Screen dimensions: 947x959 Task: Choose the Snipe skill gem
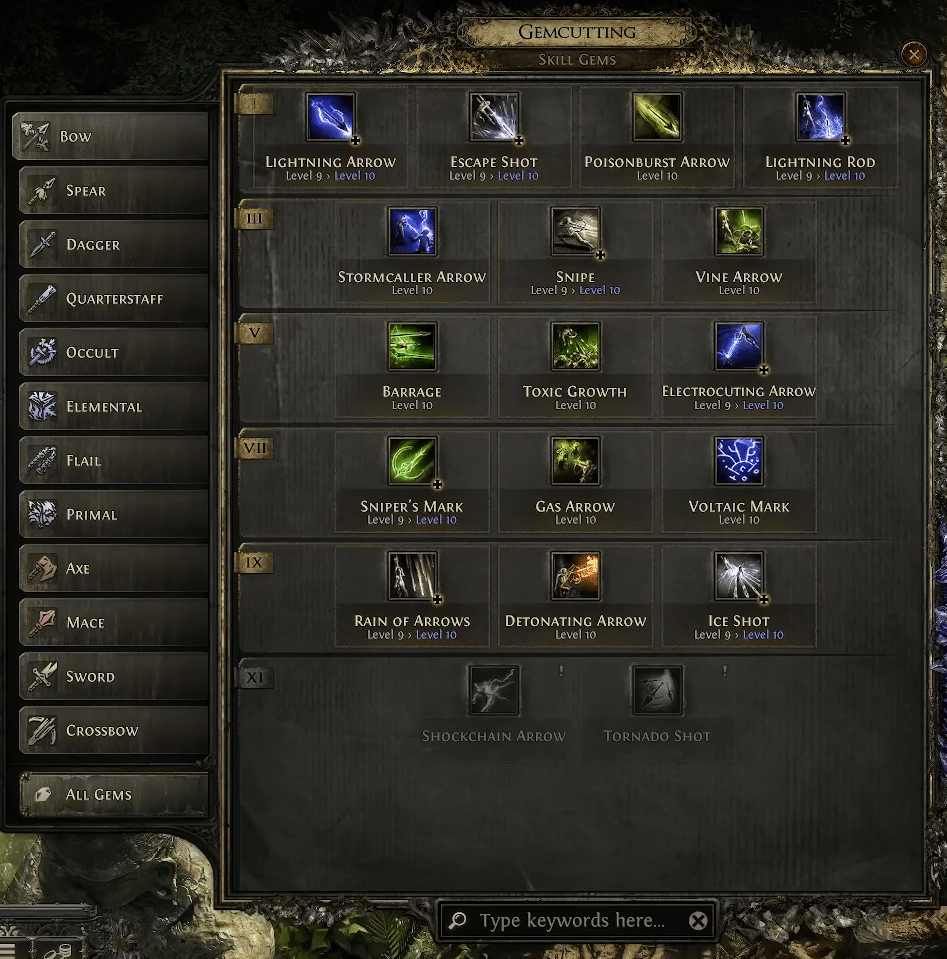click(575, 233)
